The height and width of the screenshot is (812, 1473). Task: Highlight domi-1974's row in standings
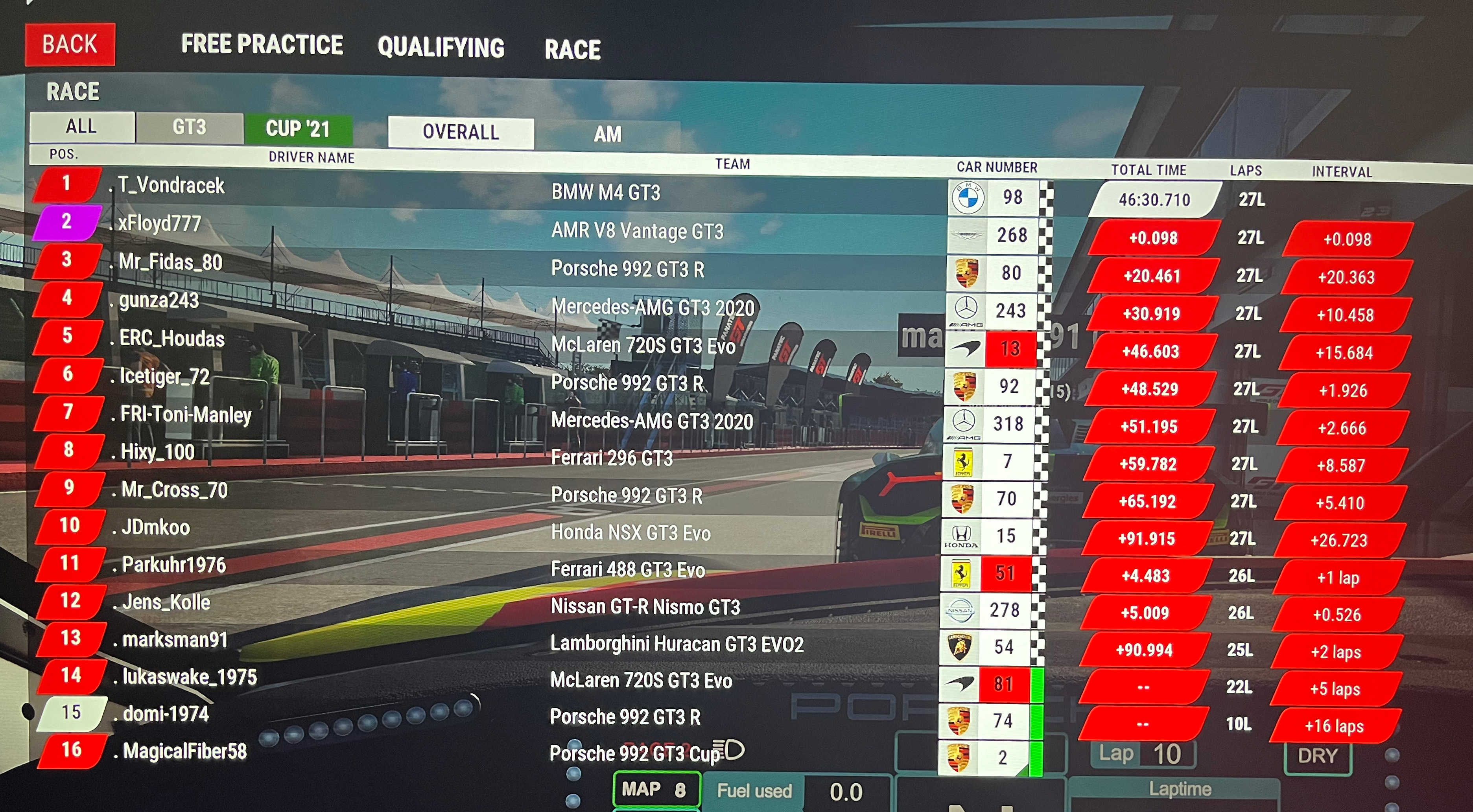[166, 714]
